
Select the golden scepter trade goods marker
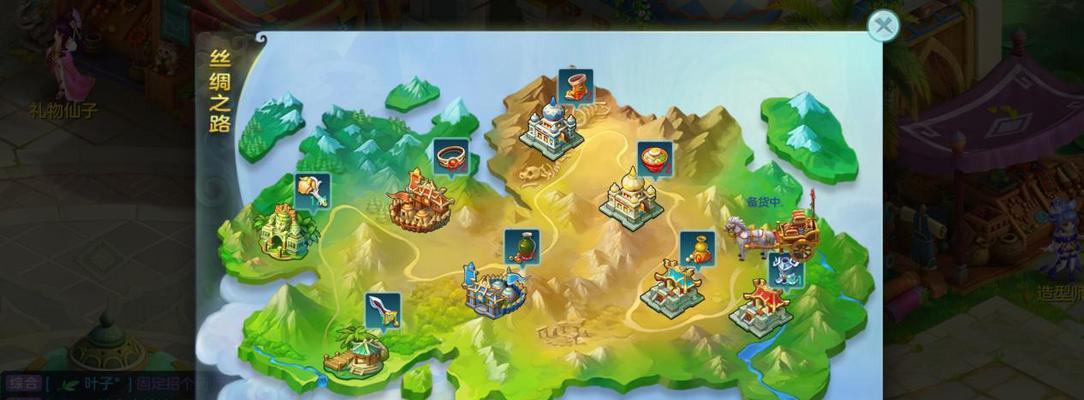(312, 188)
